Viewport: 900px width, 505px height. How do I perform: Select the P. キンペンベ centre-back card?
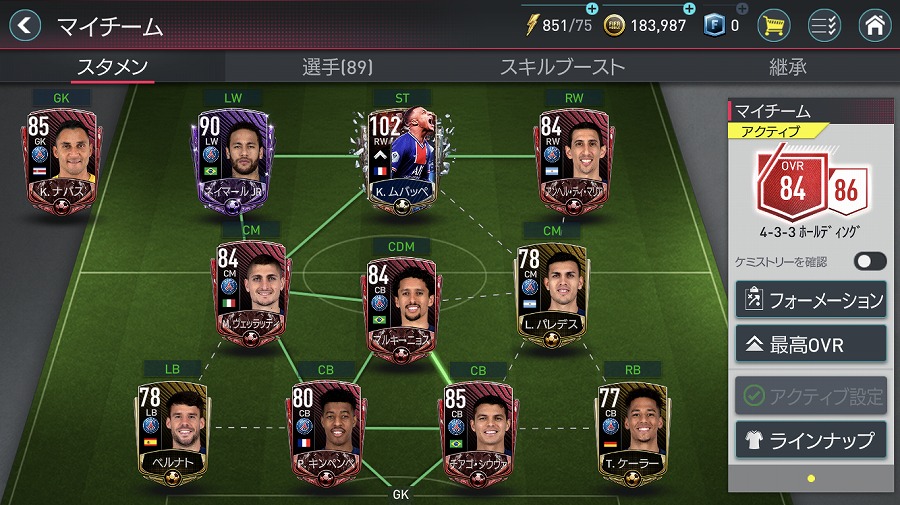[x=325, y=432]
